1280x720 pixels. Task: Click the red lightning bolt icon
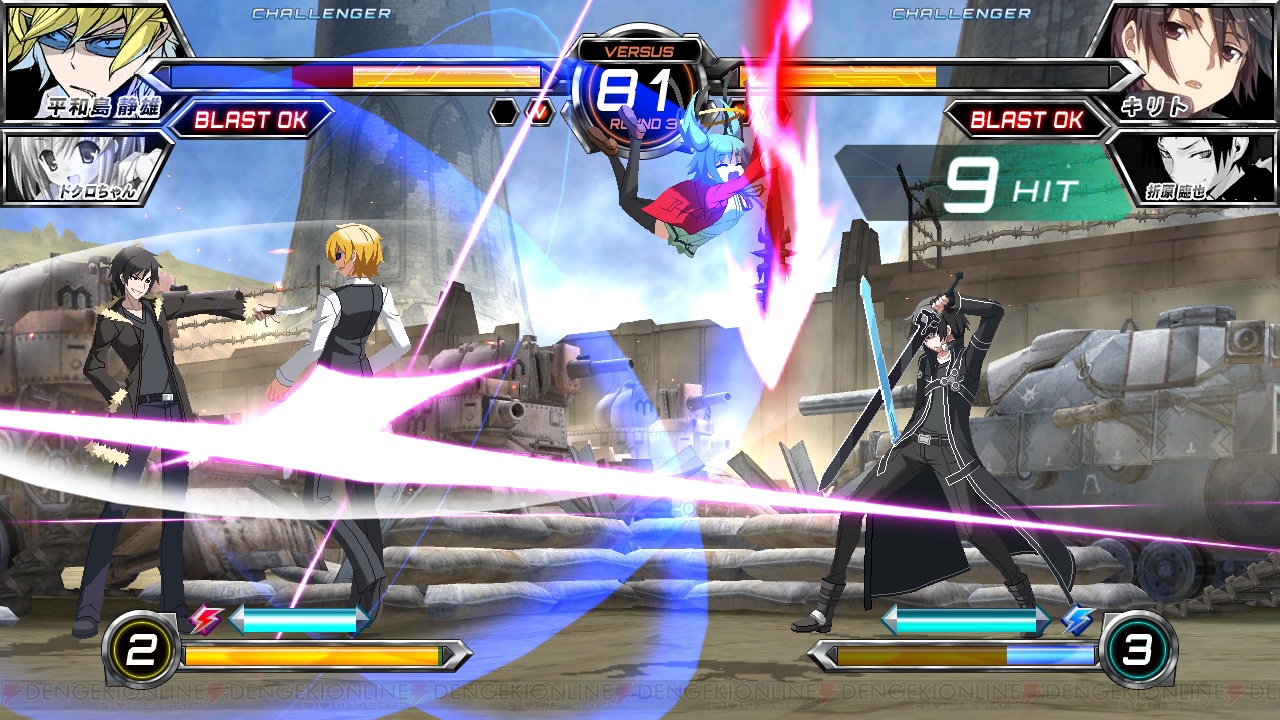pyautogui.click(x=207, y=622)
